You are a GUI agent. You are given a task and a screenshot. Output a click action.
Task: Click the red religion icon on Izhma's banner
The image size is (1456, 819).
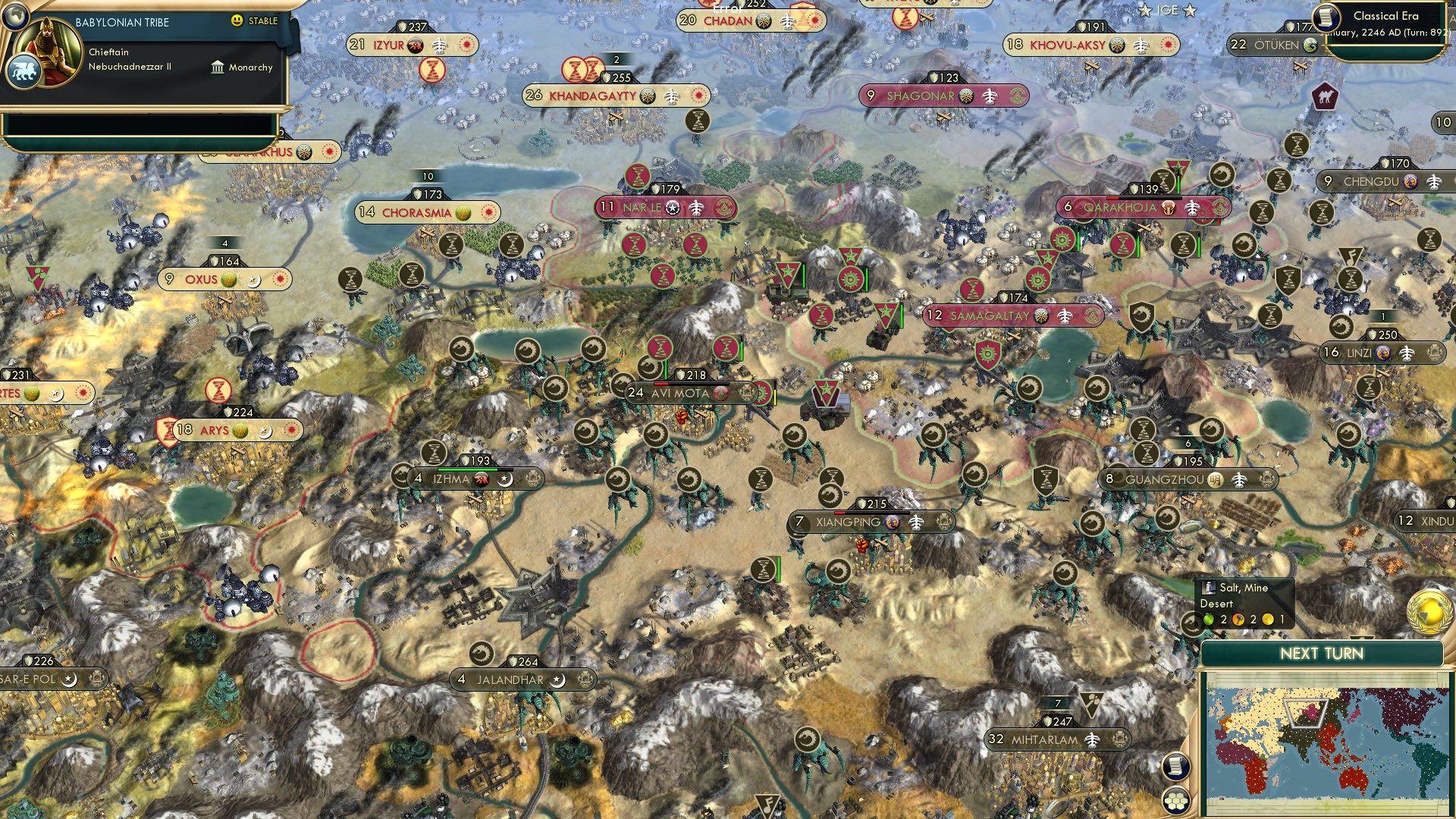click(481, 479)
